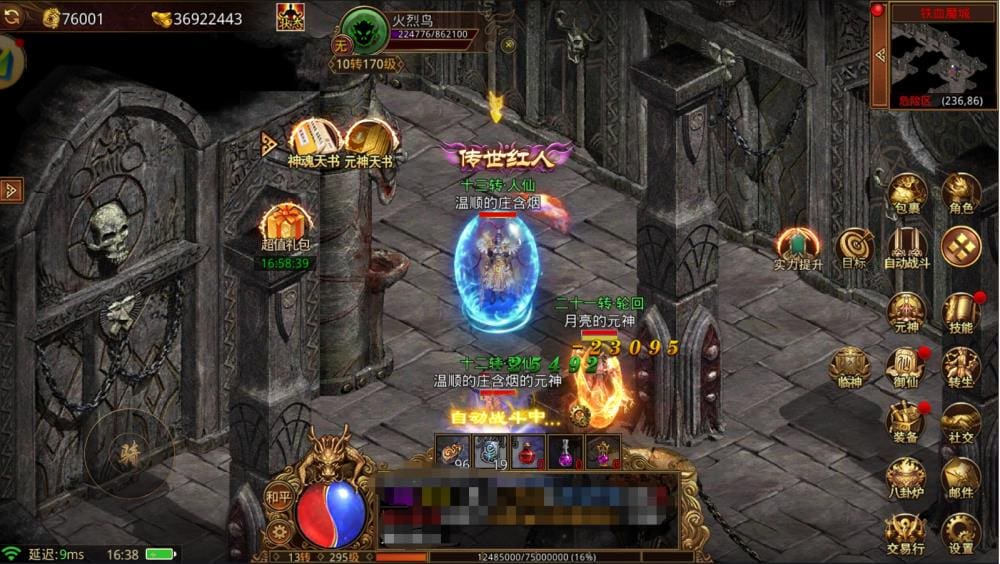Open the 设置 settings menu
This screenshot has height=564, width=1000.
pyautogui.click(x=961, y=531)
